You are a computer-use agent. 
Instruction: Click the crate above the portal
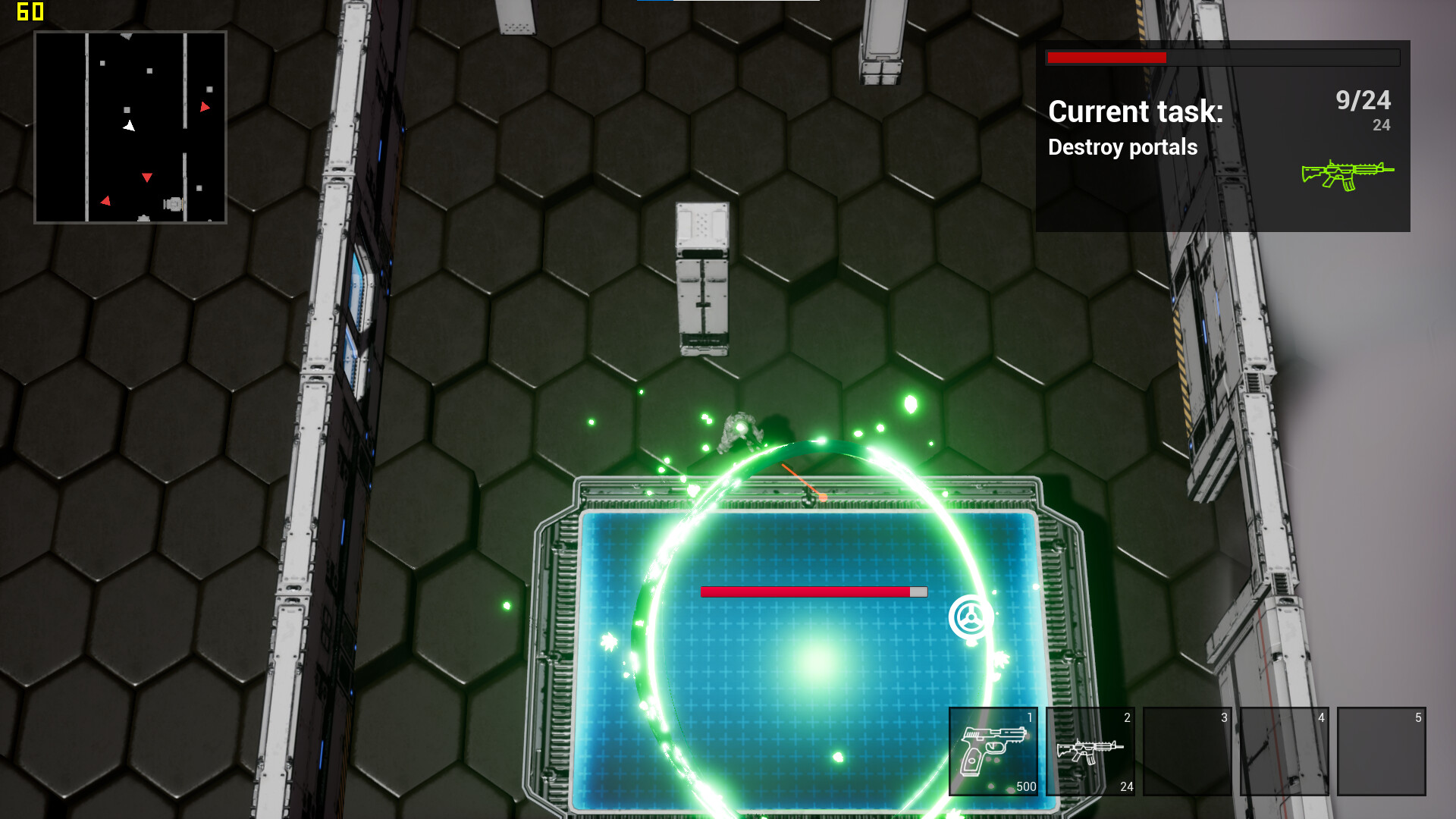click(701, 281)
